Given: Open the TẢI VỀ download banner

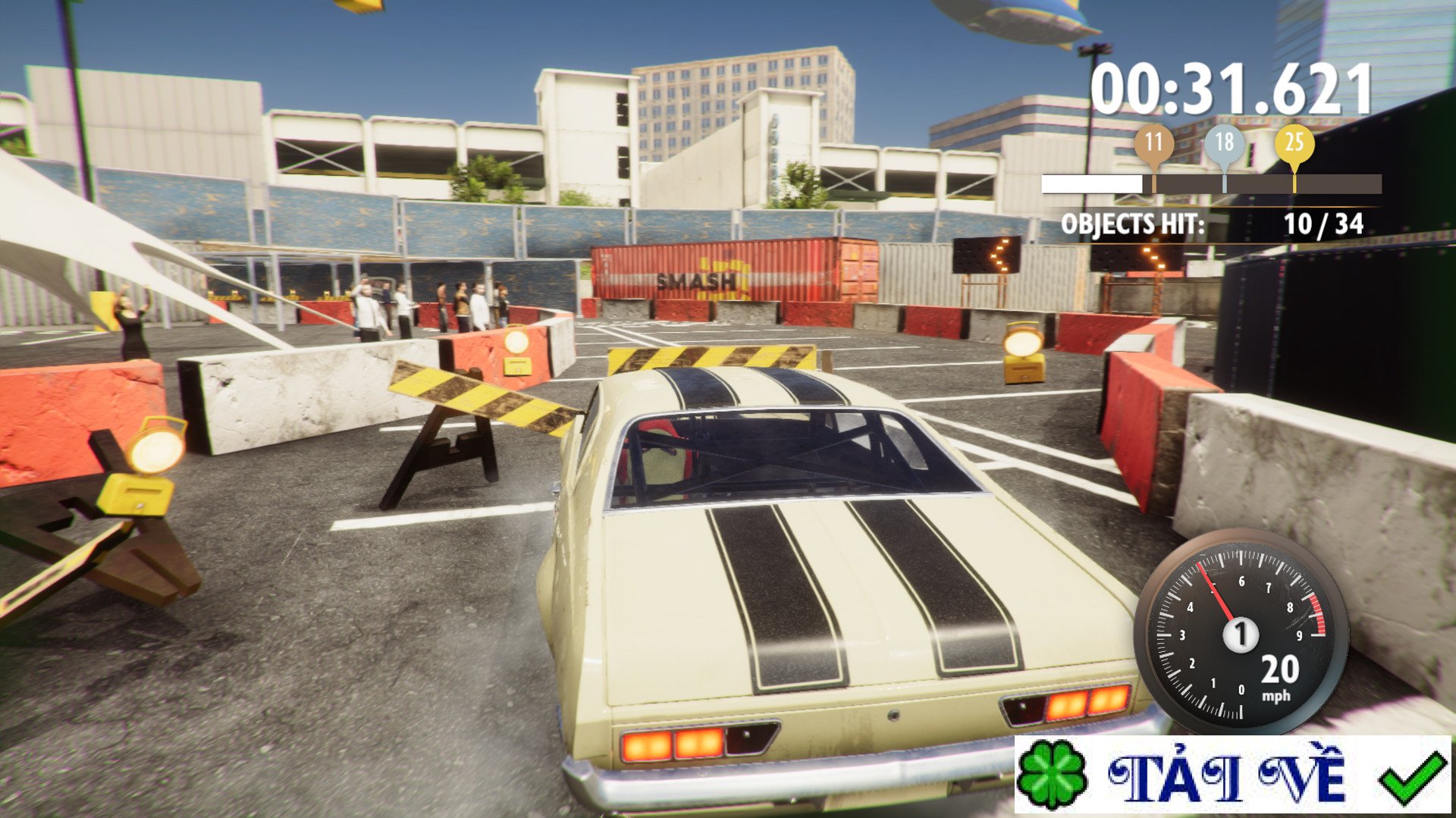Looking at the screenshot, I should tap(1232, 776).
